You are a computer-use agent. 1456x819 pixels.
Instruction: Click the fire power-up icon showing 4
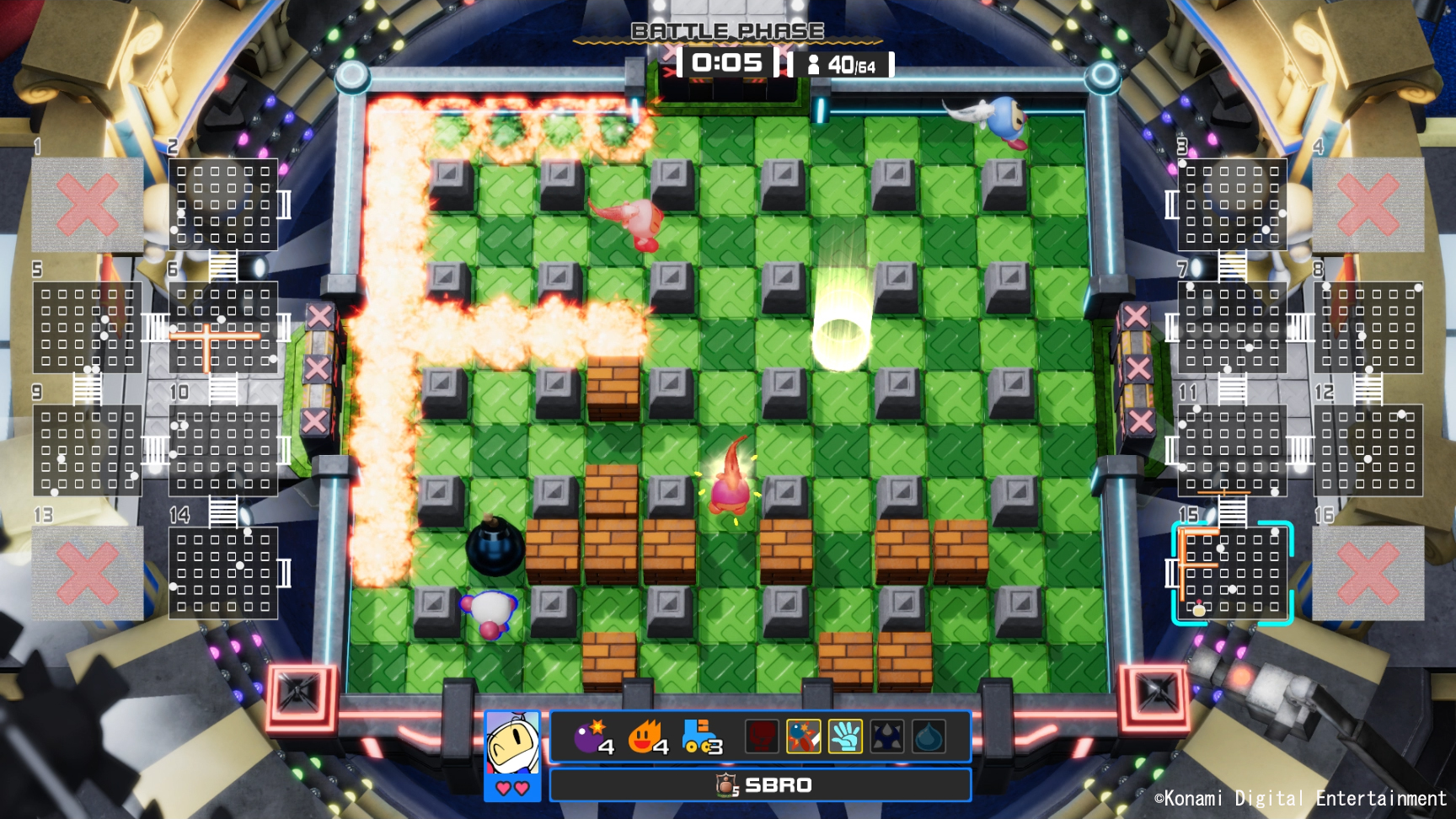[645, 738]
